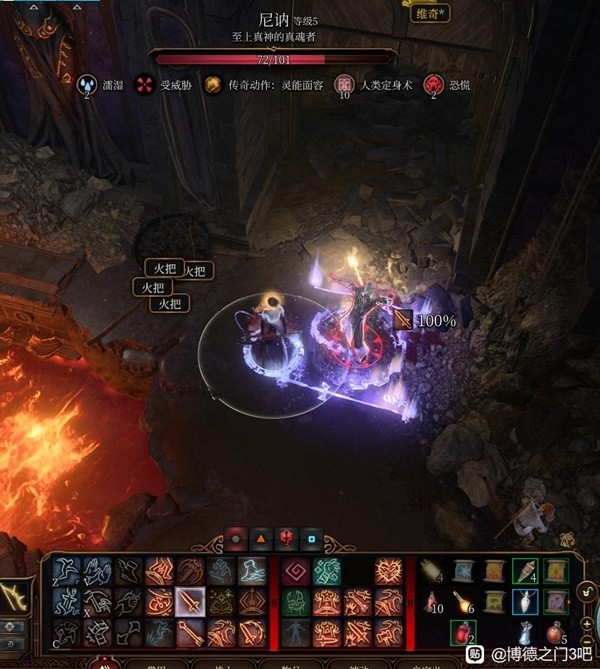This screenshot has height=669, width=600.
Task: Select the pink spiral spell icon
Action: (296, 572)
